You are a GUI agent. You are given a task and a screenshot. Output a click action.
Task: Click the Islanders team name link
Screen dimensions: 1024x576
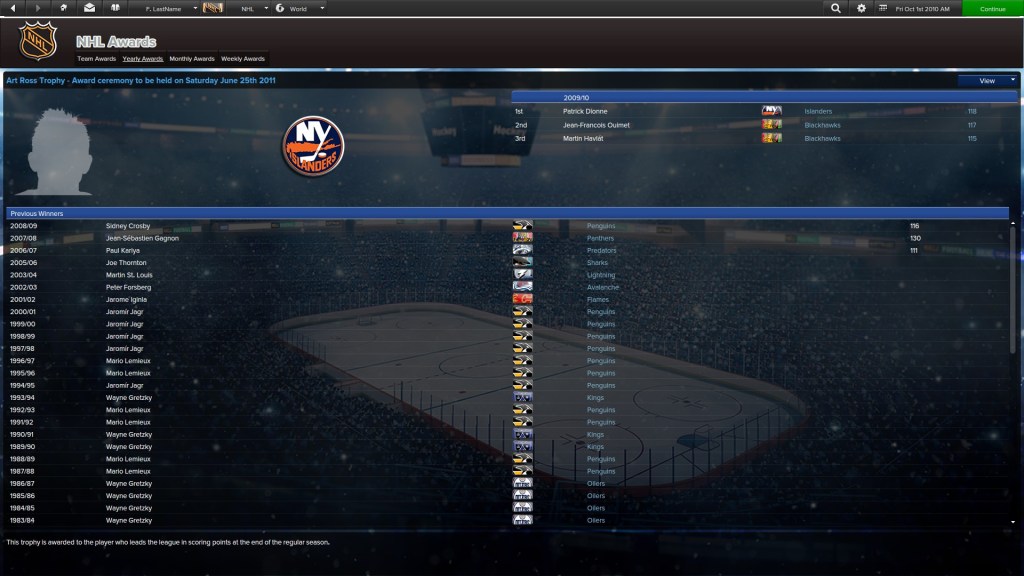pos(818,111)
